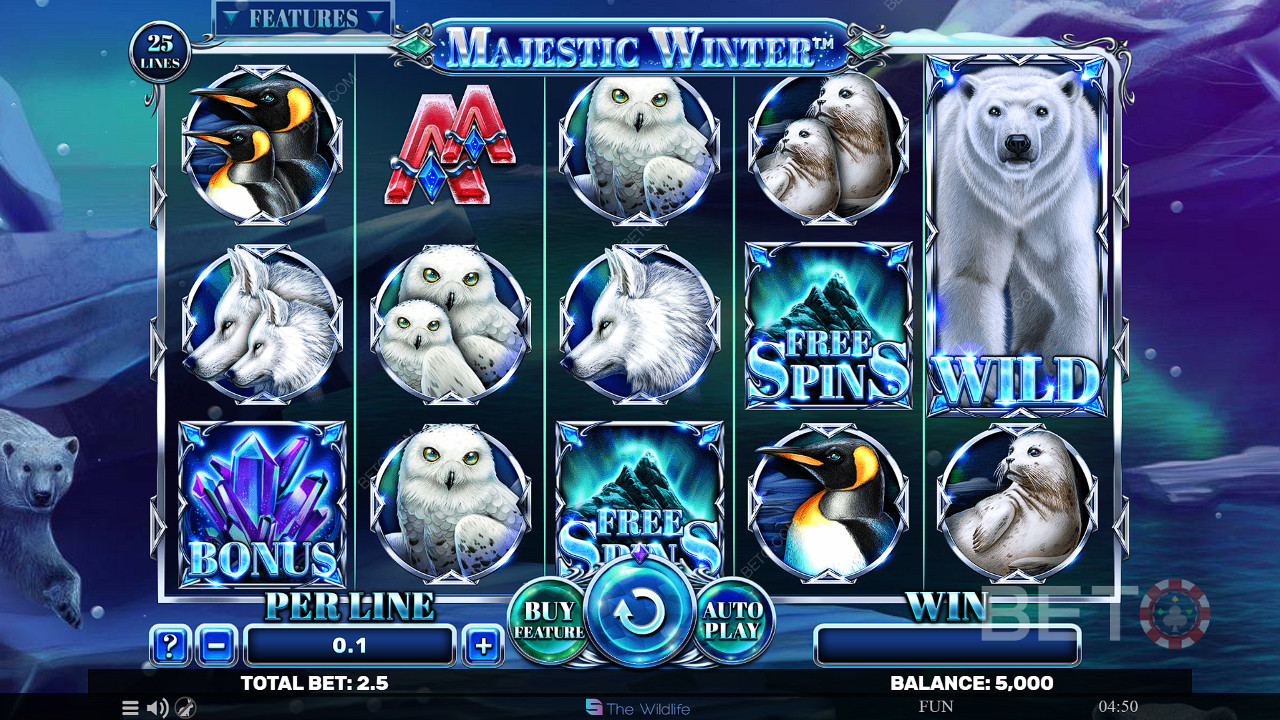Open the Buy Feature option
1280x720 pixels.
point(549,621)
